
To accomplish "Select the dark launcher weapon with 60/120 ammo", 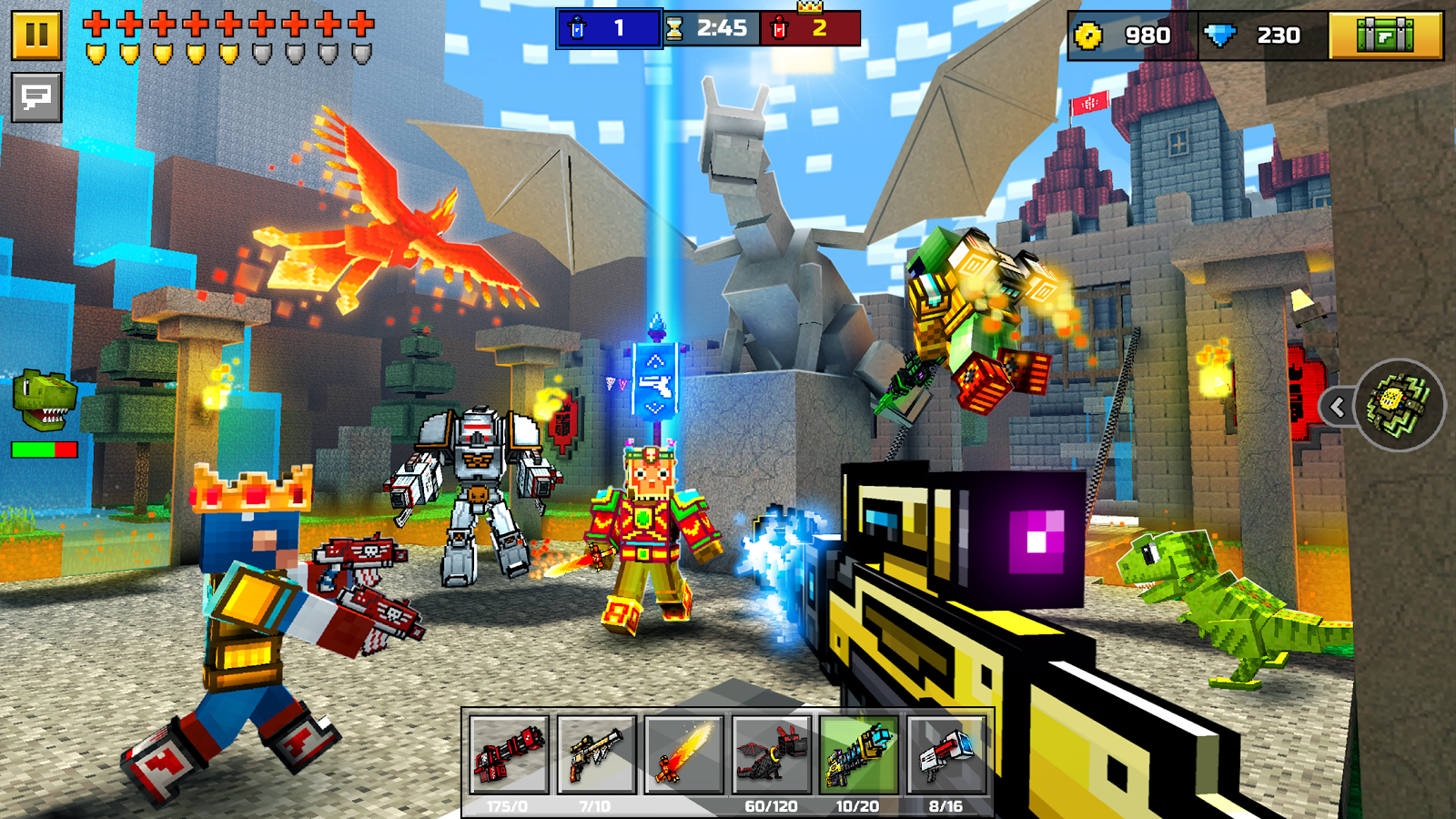I will (x=770, y=753).
